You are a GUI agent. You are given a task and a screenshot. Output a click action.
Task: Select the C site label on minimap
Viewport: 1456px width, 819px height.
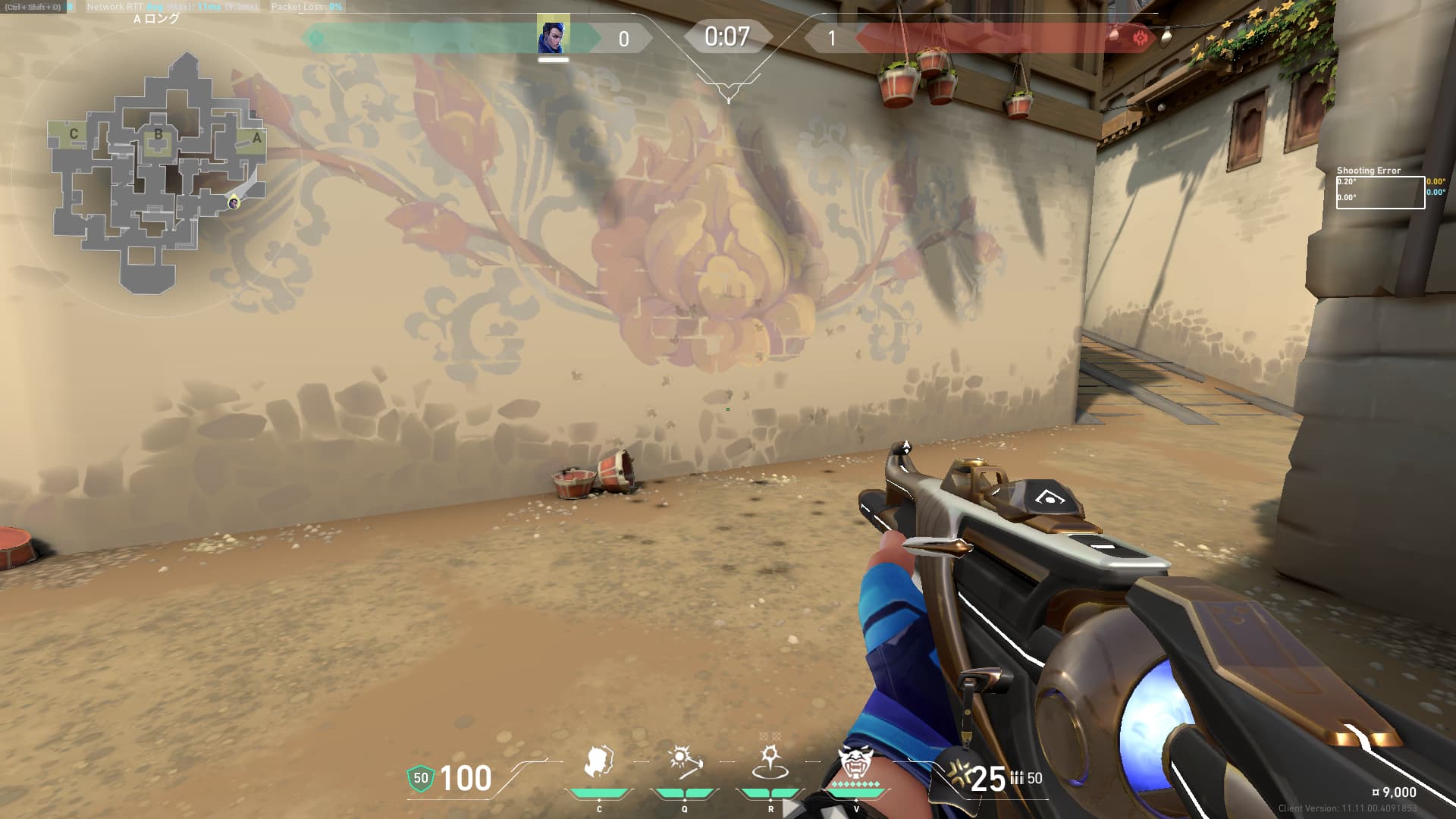(74, 134)
